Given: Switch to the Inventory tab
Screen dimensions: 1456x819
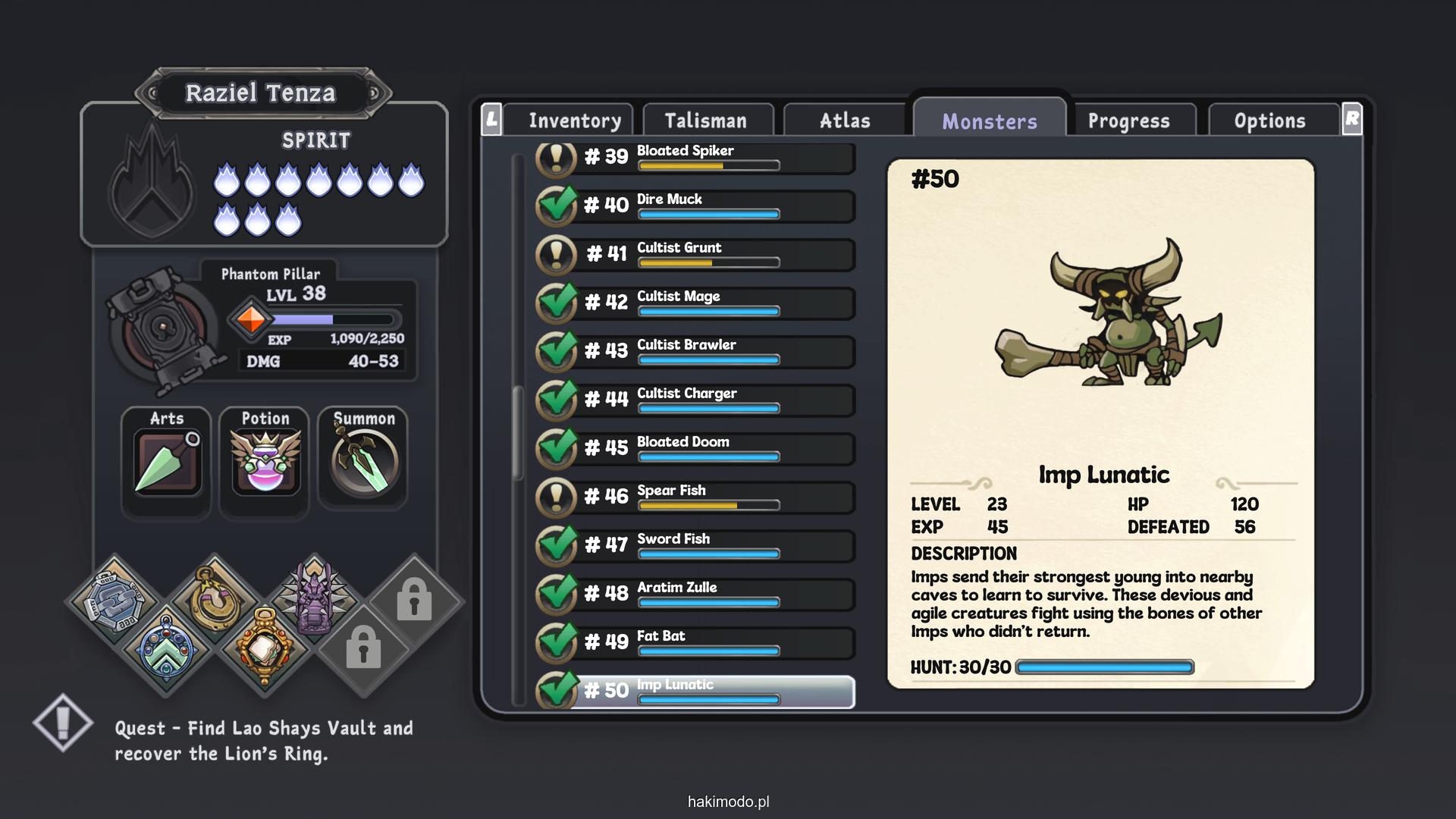Looking at the screenshot, I should pos(574,121).
